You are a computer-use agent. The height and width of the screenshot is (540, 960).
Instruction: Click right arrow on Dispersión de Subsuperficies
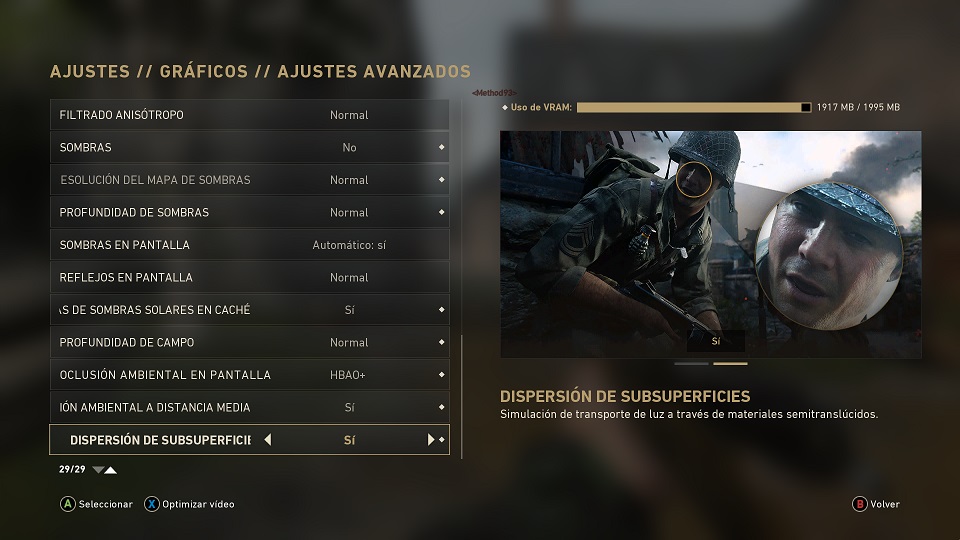tap(431, 440)
